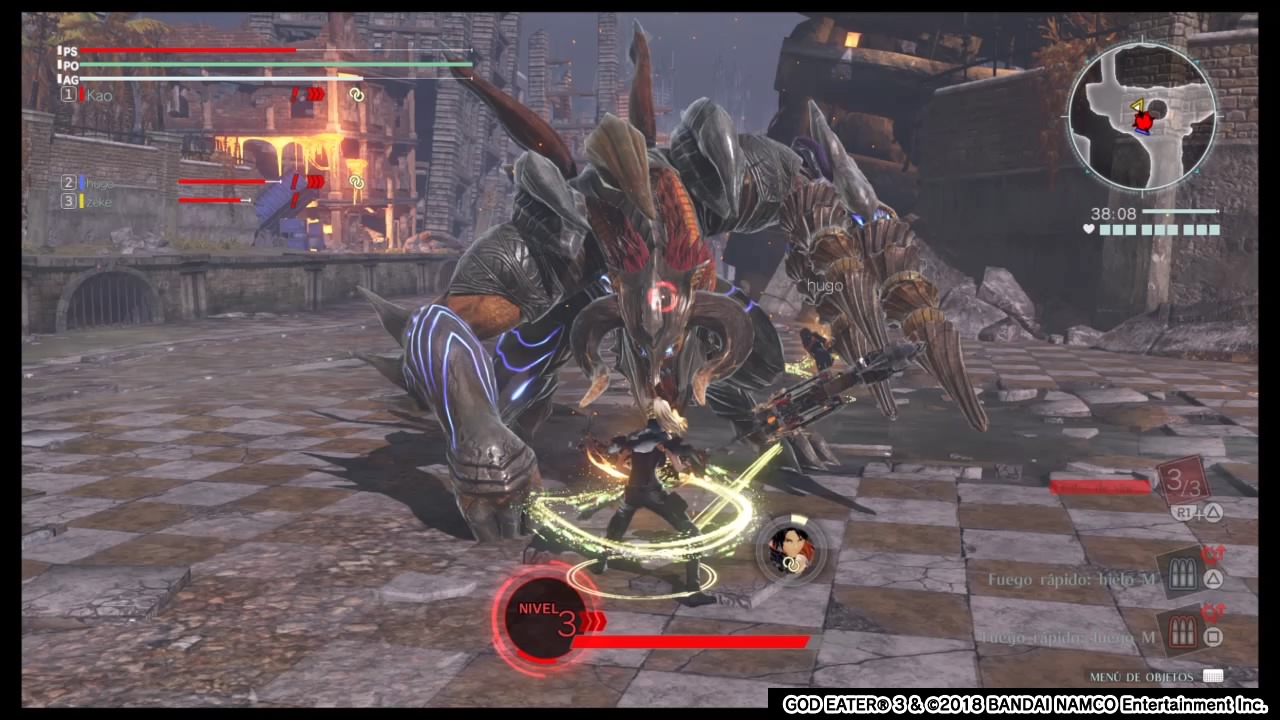Select party member zeke in the list

(99, 201)
